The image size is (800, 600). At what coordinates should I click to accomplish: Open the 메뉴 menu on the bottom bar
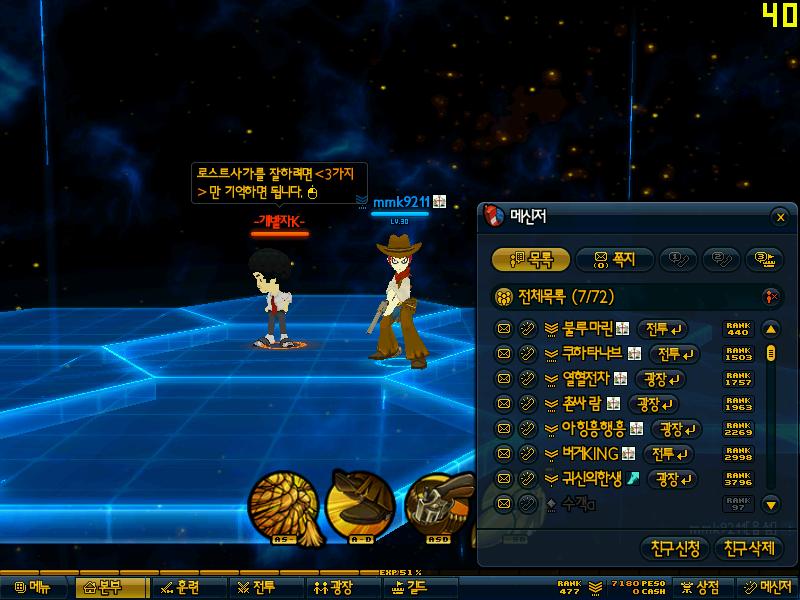(32, 587)
